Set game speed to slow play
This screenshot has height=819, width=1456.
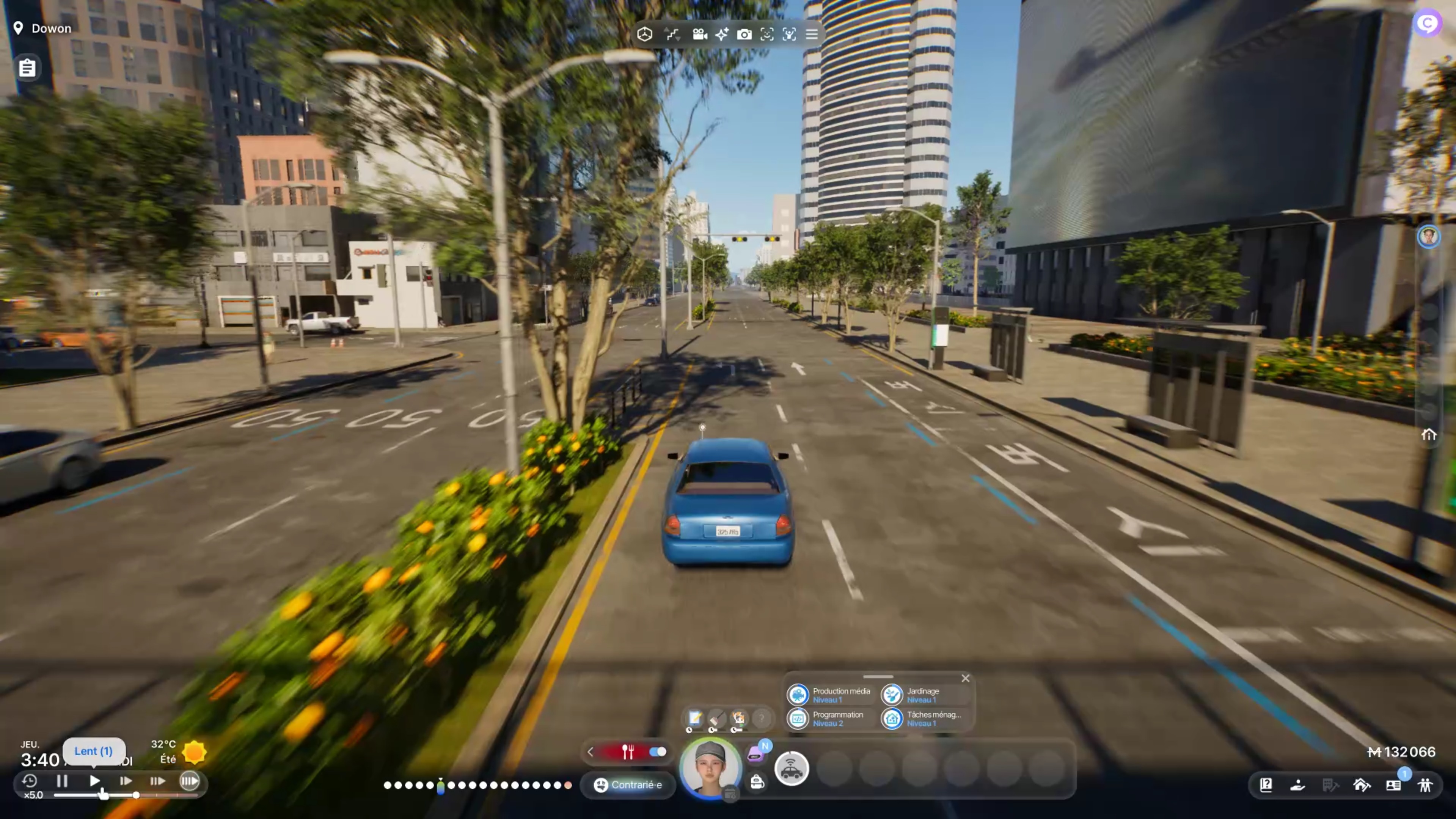94,781
